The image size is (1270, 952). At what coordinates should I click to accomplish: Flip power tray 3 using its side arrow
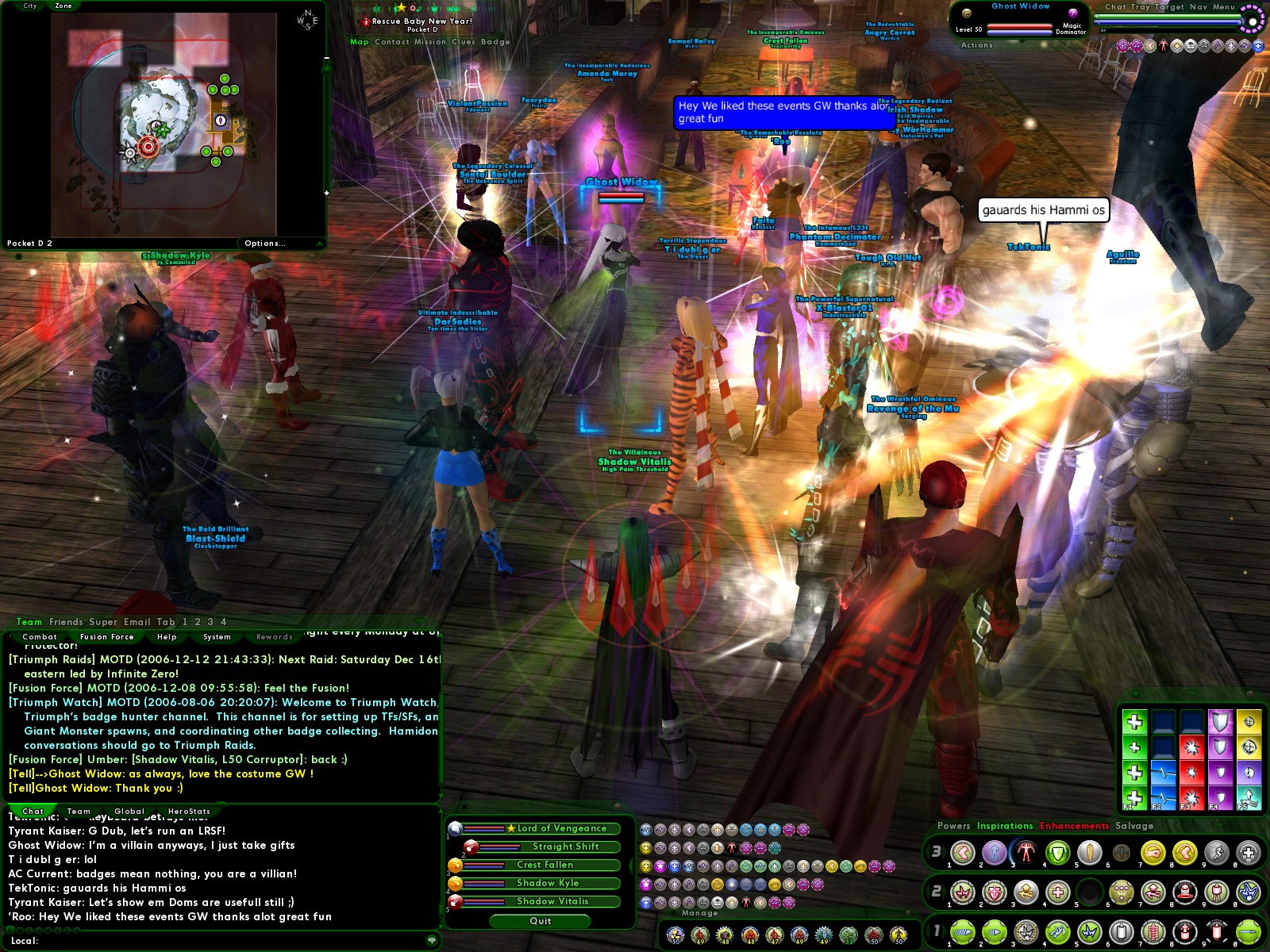(x=943, y=850)
